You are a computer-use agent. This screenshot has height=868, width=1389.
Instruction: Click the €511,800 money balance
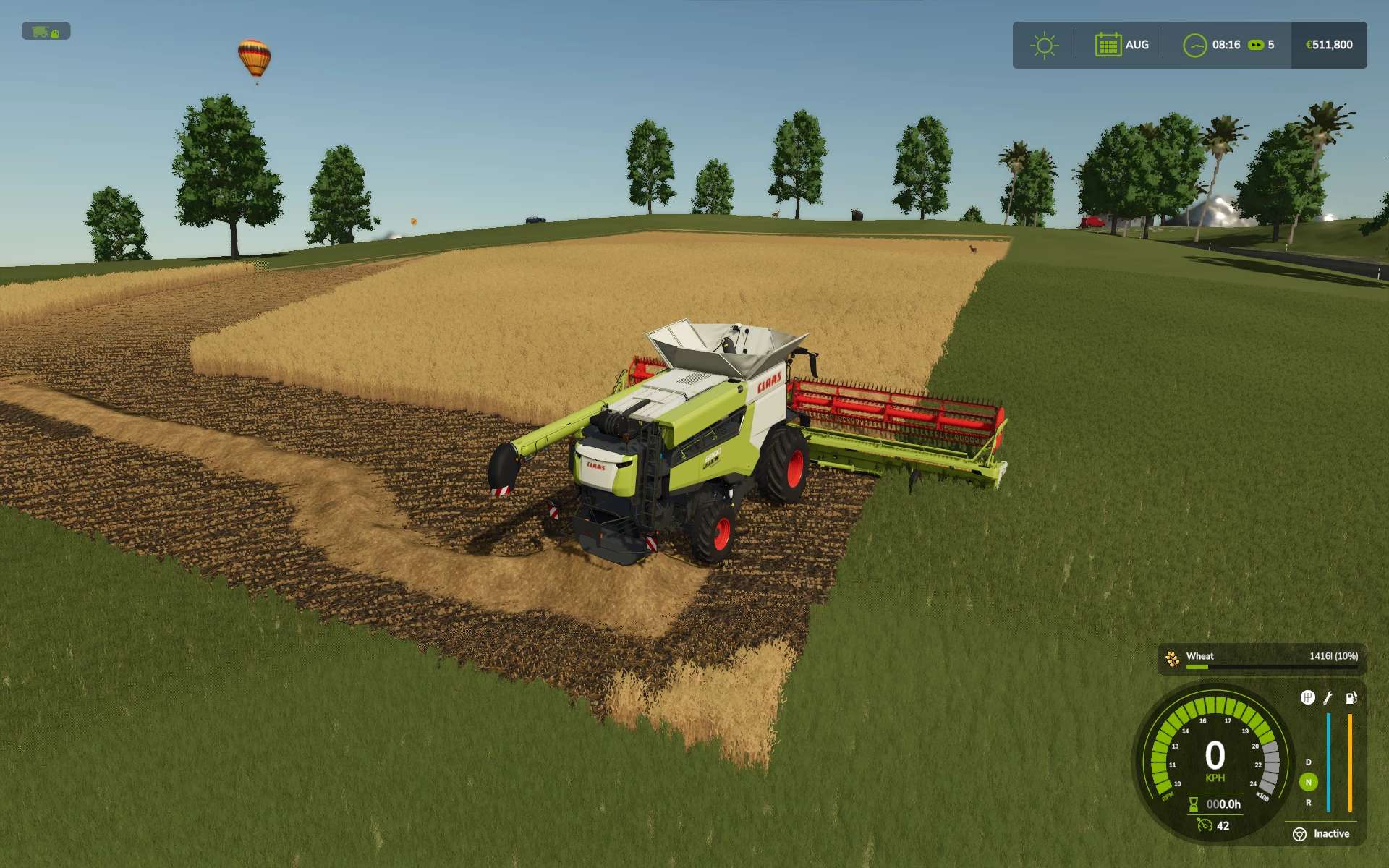(x=1329, y=45)
